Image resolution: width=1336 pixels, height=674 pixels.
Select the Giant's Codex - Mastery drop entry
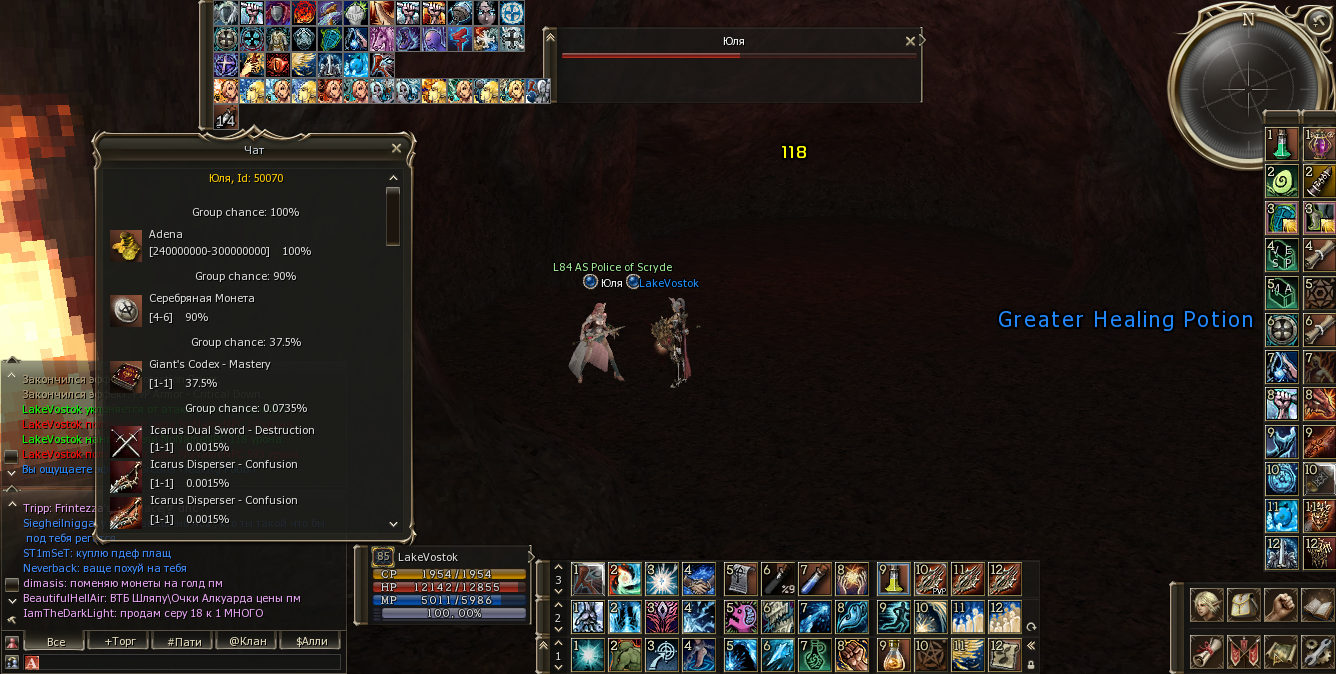209,364
